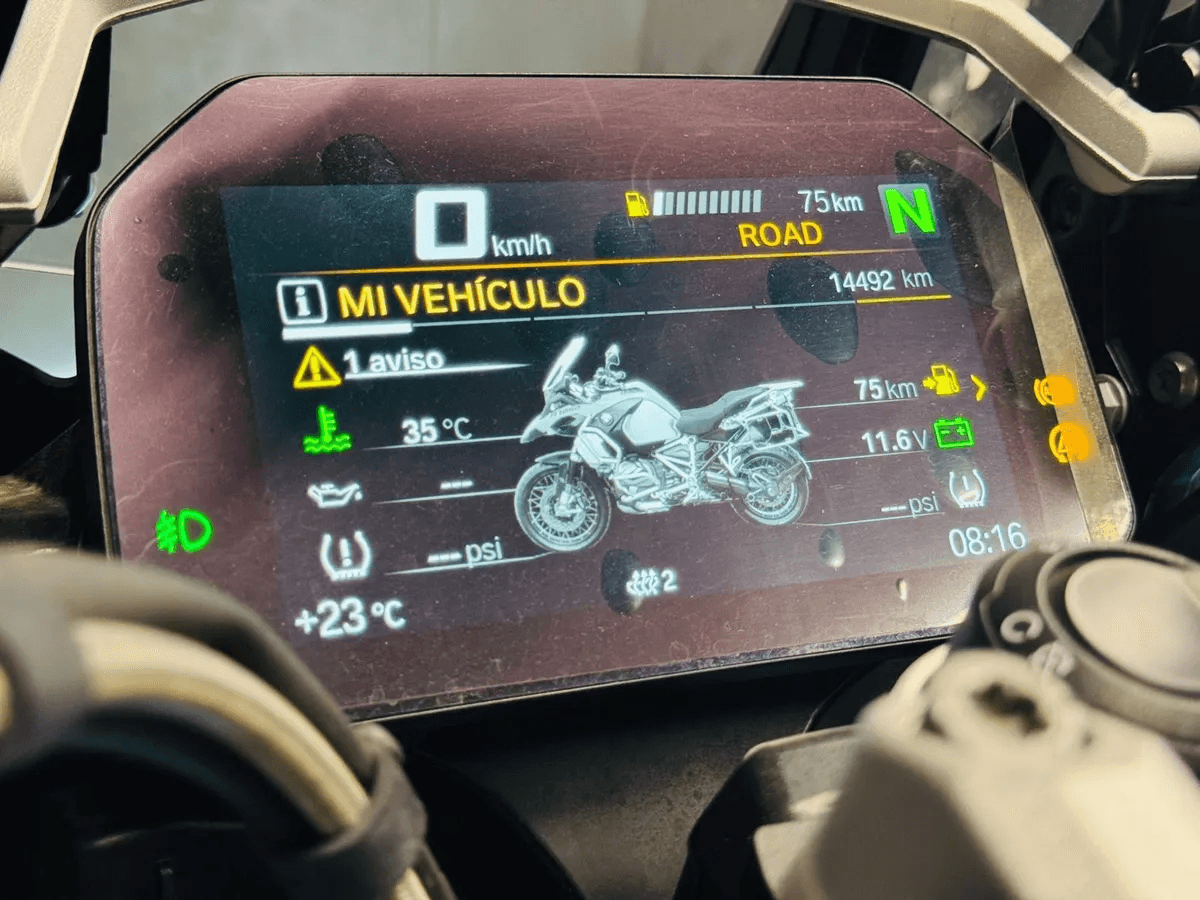Click the yellow chevron beside the fuel range
This screenshot has width=1200, height=900.
pos(979,385)
